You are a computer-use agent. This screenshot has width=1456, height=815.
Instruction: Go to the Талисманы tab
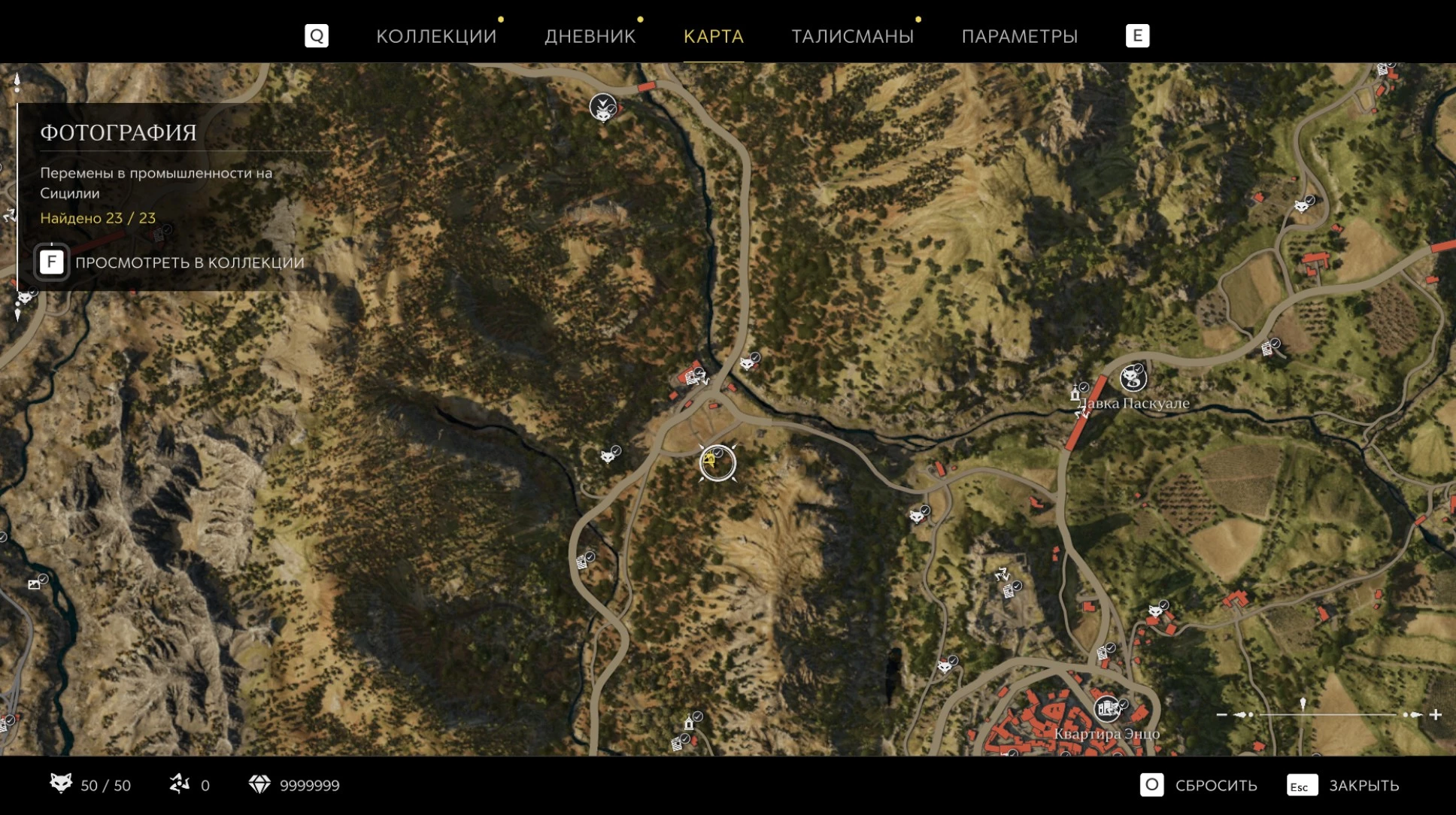coord(852,36)
